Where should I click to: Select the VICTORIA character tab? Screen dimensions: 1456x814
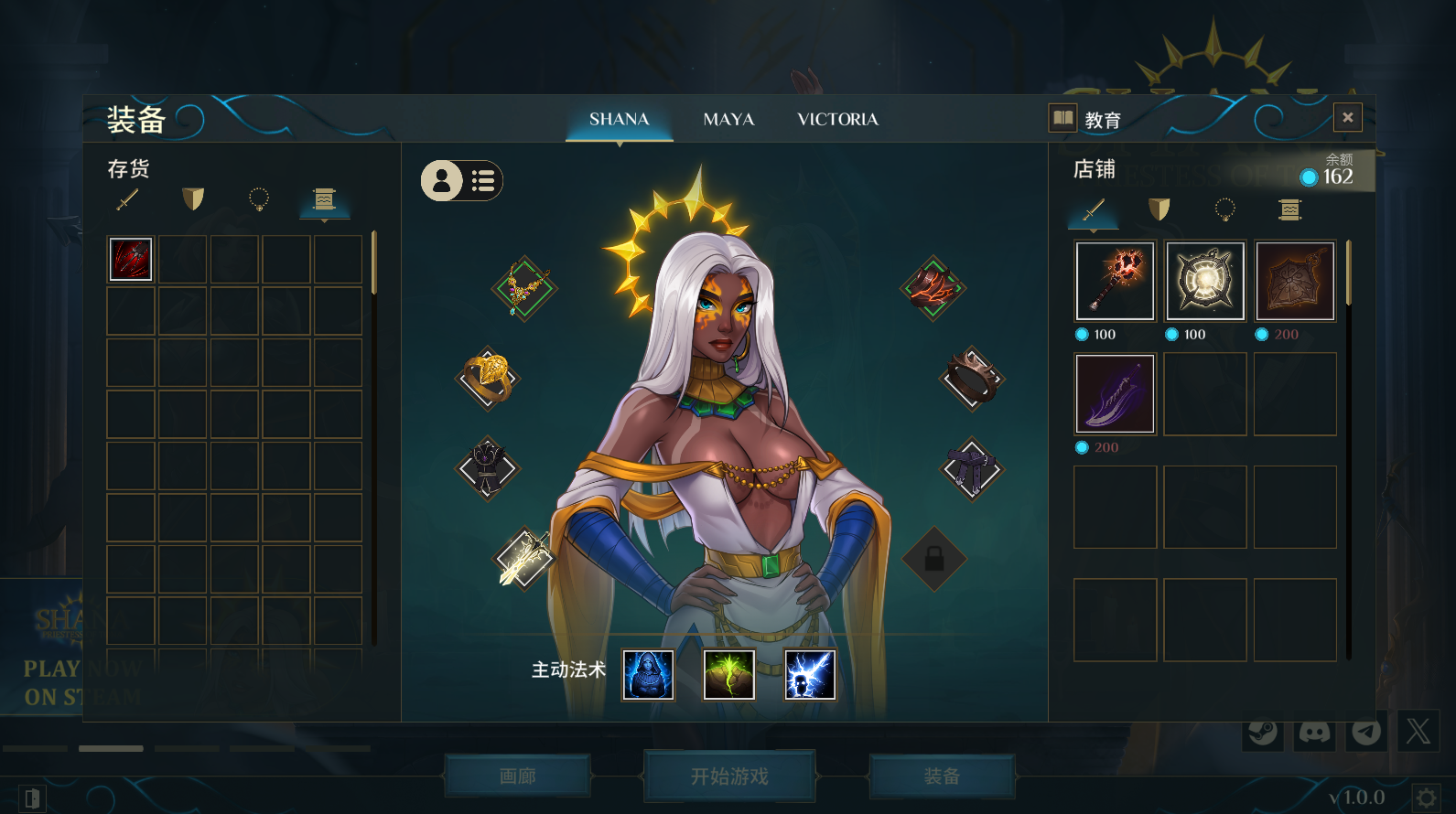pyautogui.click(x=837, y=120)
